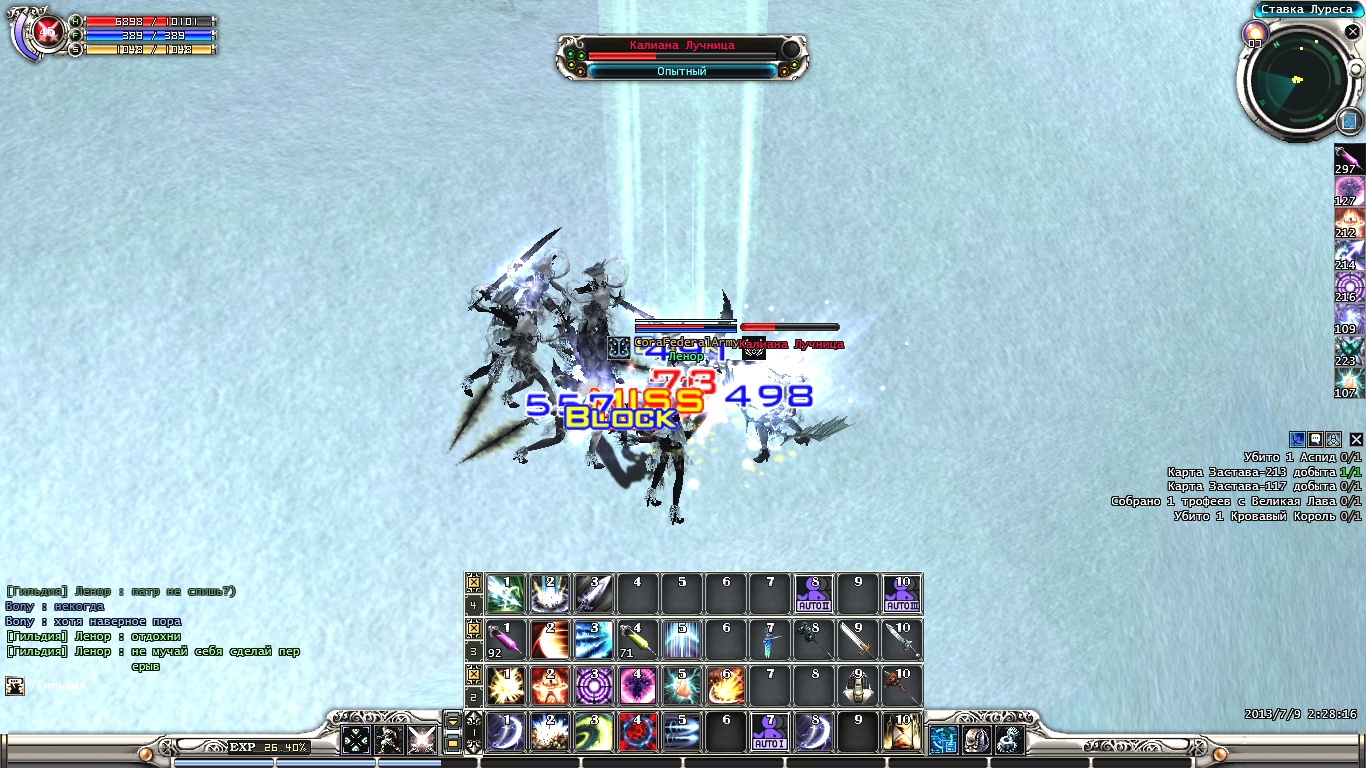This screenshot has height=768, width=1366.
Task: Activate the green swirl skill
Action: 594,732
